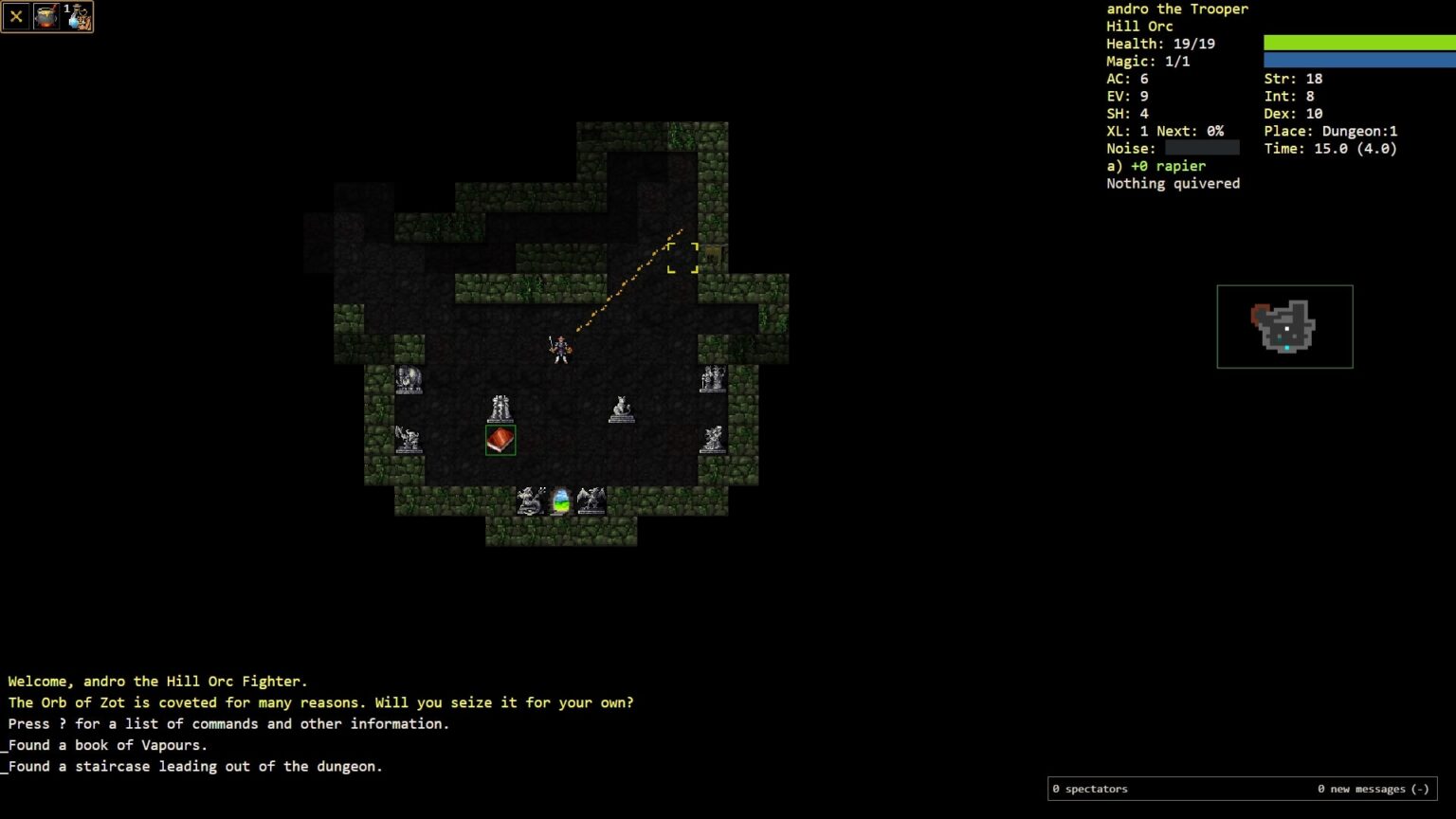Open the spectator chat messages bar

click(1241, 789)
